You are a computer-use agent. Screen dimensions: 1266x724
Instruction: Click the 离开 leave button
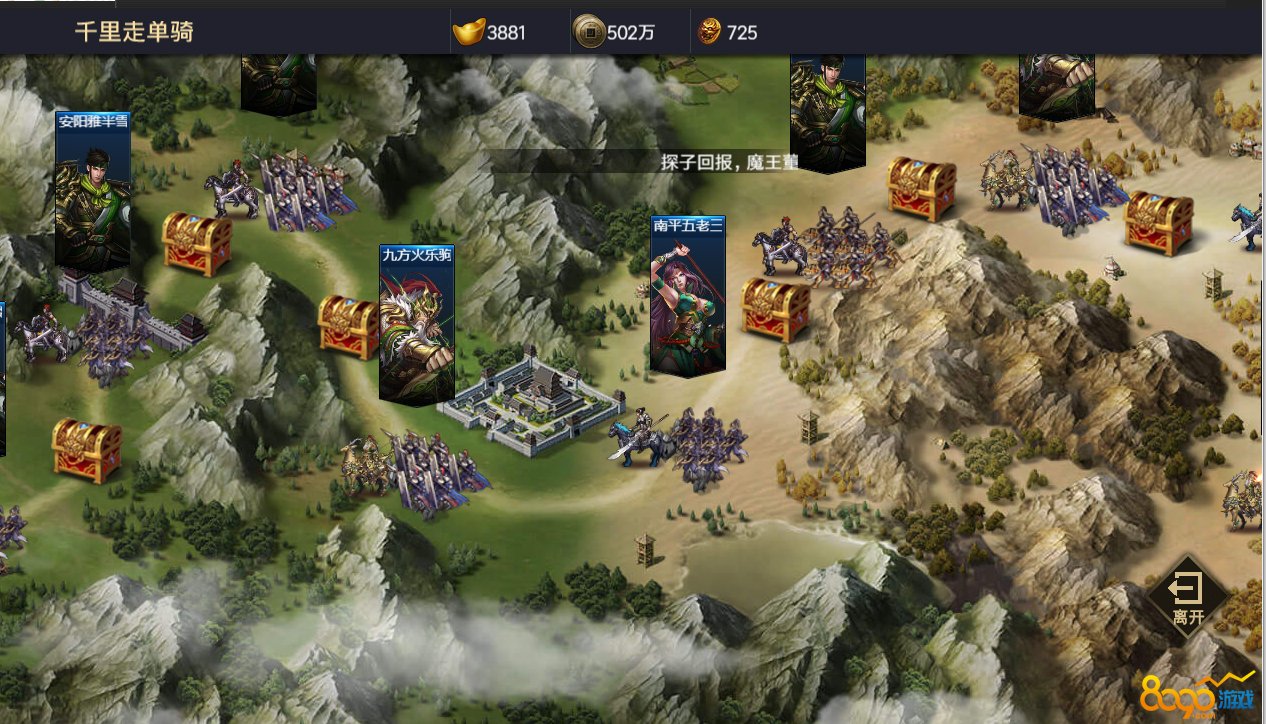(1187, 597)
